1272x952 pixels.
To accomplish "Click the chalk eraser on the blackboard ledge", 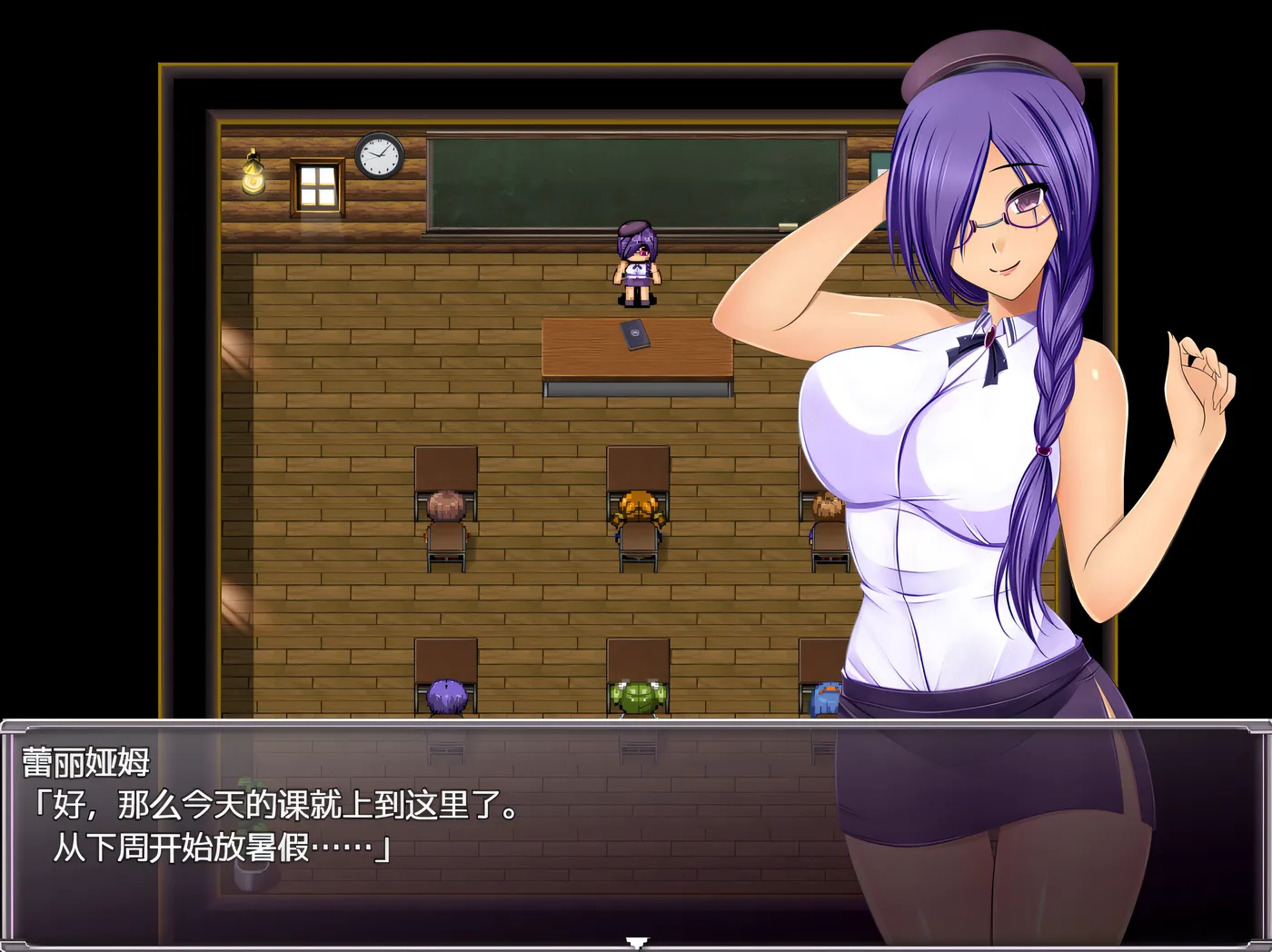I will click(789, 225).
